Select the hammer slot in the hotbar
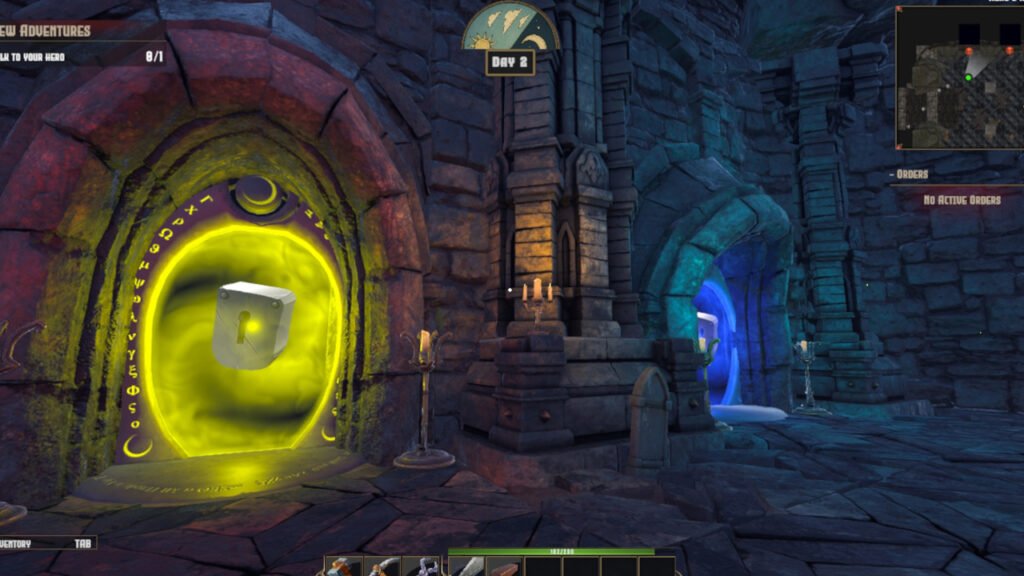The height and width of the screenshot is (576, 1024). click(x=343, y=567)
